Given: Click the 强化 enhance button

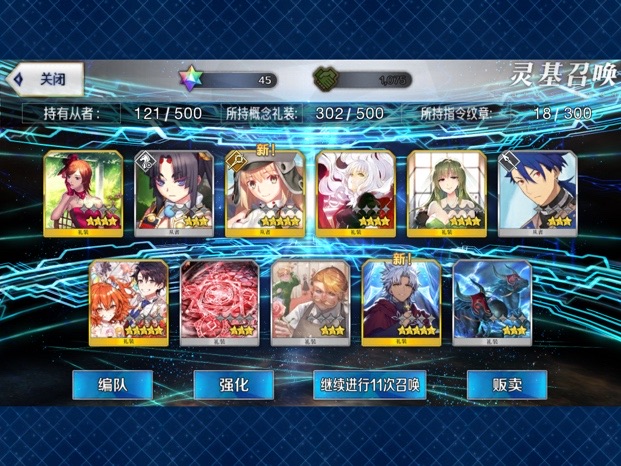Looking at the screenshot, I should [233, 385].
